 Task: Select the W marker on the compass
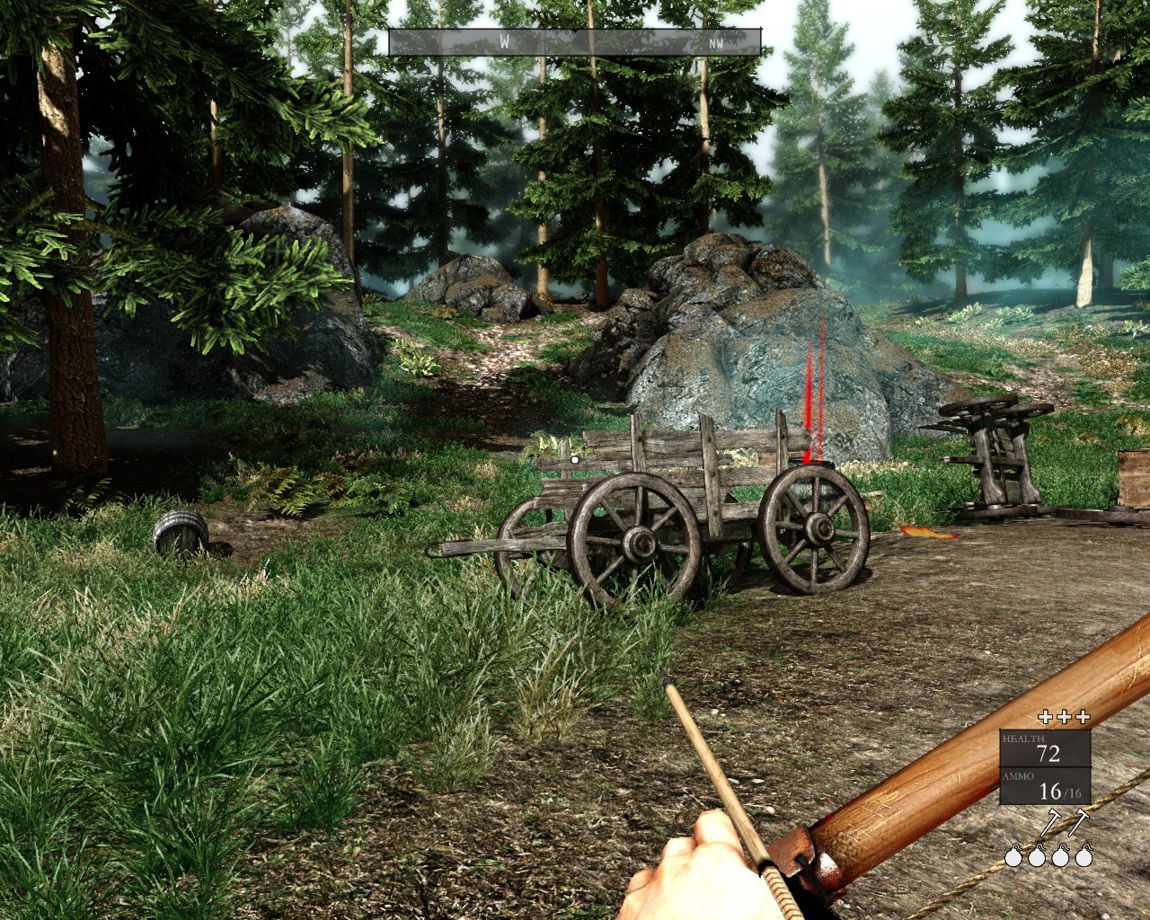(504, 42)
